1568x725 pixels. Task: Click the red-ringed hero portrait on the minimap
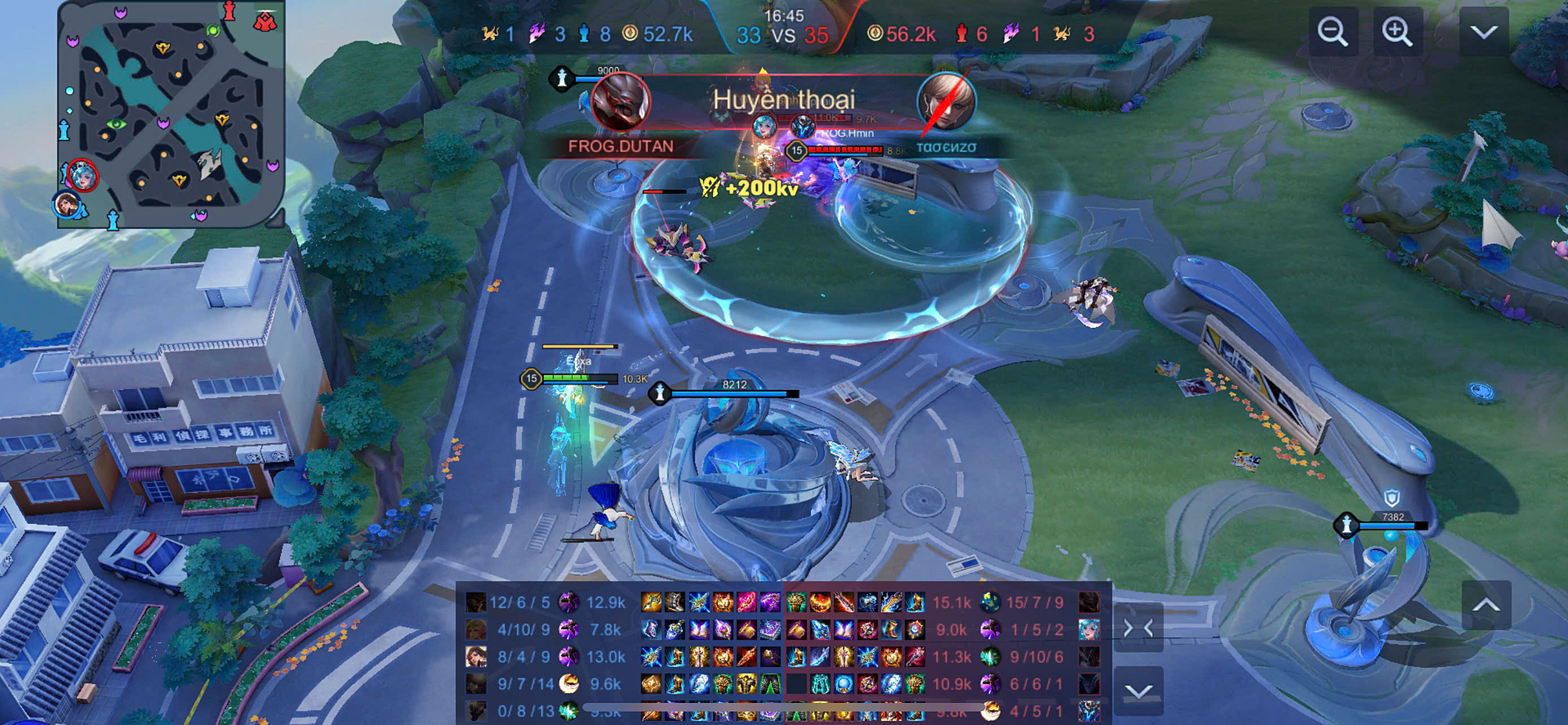[x=82, y=174]
